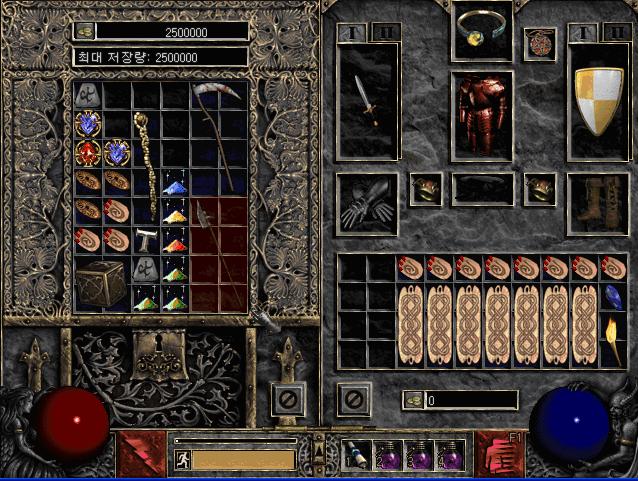Image resolution: width=638 pixels, height=481 pixels.
Task: Pick up the scythe in the stash
Action: pos(220,137)
